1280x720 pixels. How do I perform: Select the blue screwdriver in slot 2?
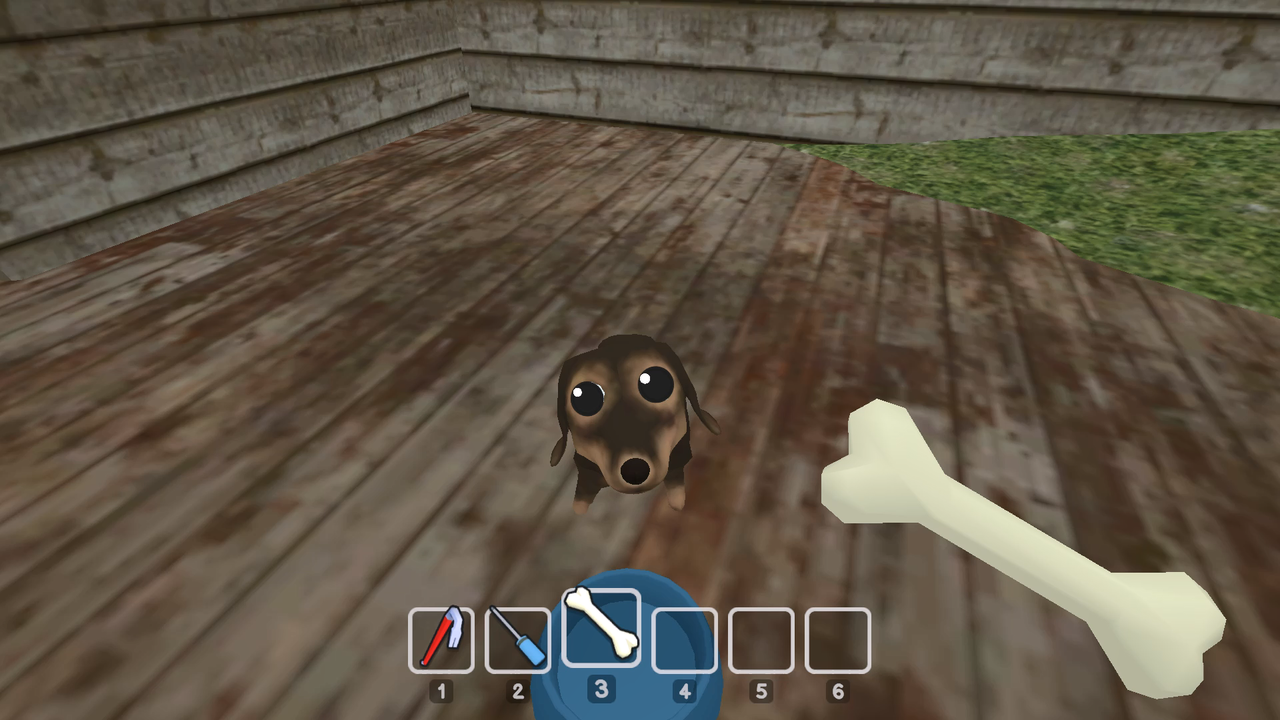(x=518, y=638)
